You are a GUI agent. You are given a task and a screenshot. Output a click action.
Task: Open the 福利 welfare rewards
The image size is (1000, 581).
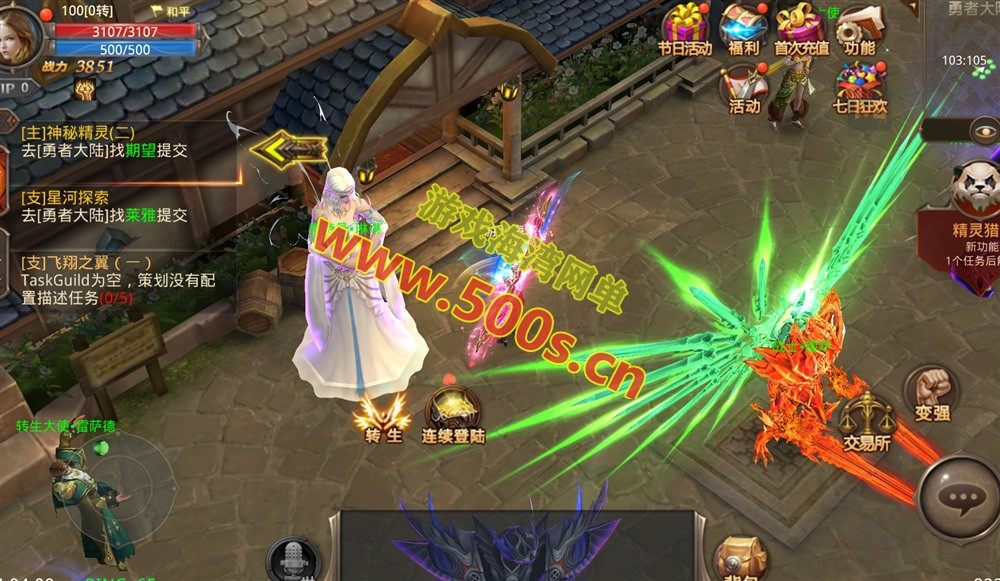tap(743, 29)
